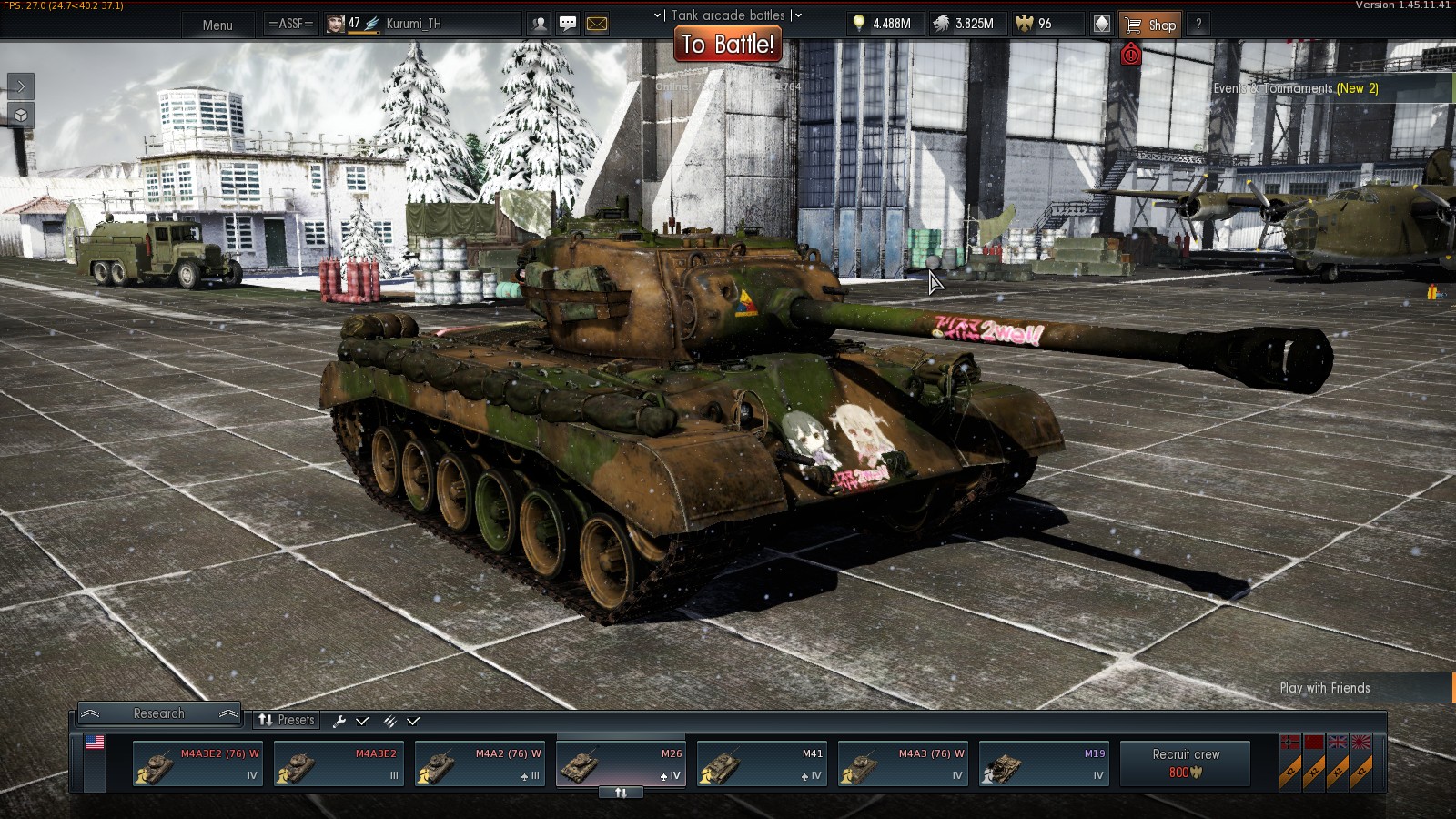Start a match with To Battle!

pos(728,44)
